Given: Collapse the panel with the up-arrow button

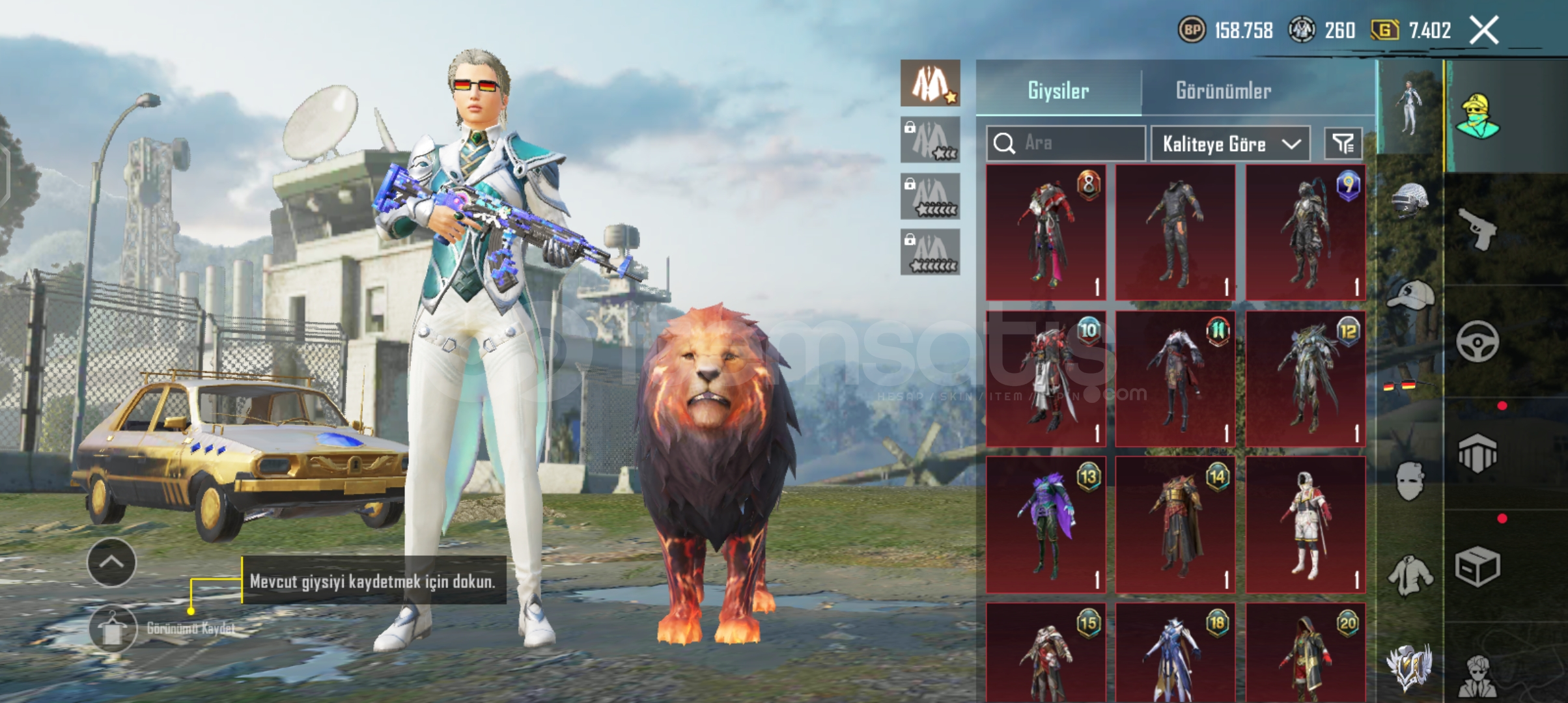Looking at the screenshot, I should tap(111, 562).
